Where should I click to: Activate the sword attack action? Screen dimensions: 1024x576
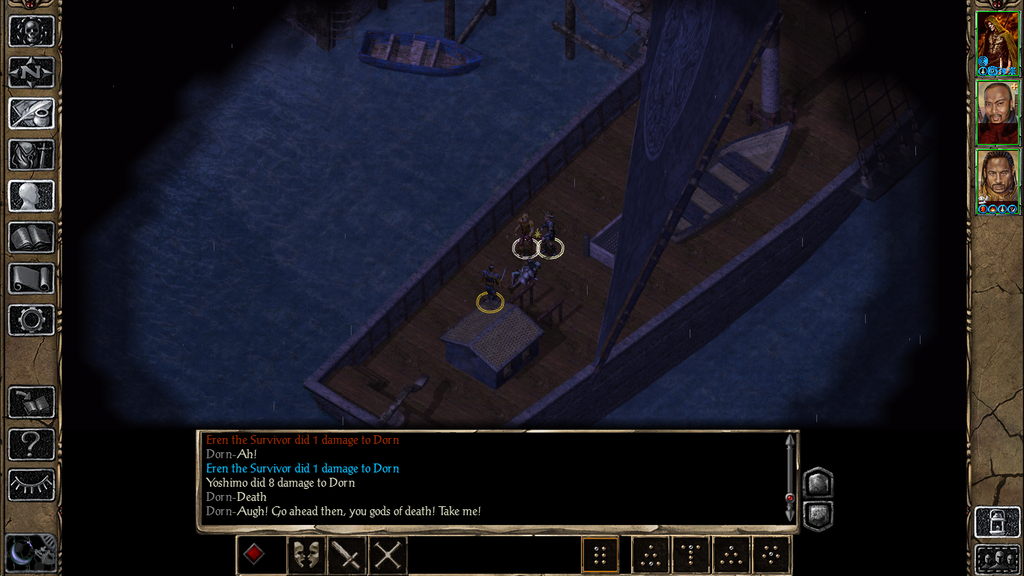[x=347, y=554]
